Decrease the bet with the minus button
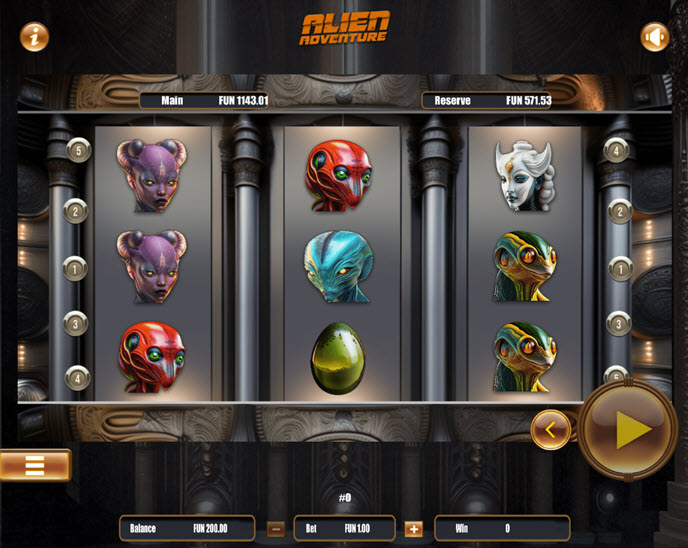Viewport: 688px width, 548px height. pyautogui.click(x=276, y=528)
